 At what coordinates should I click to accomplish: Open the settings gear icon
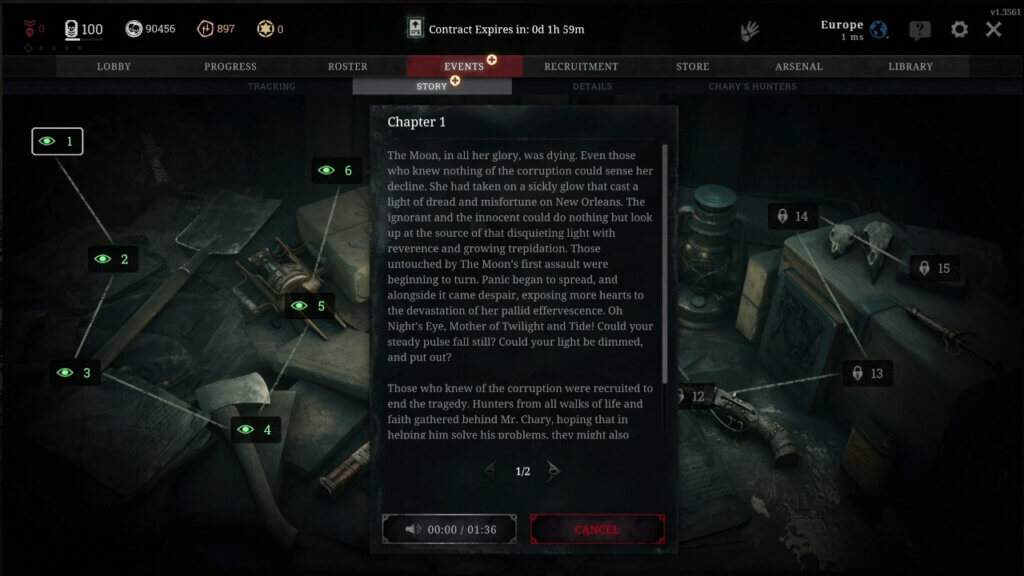pyautogui.click(x=959, y=29)
